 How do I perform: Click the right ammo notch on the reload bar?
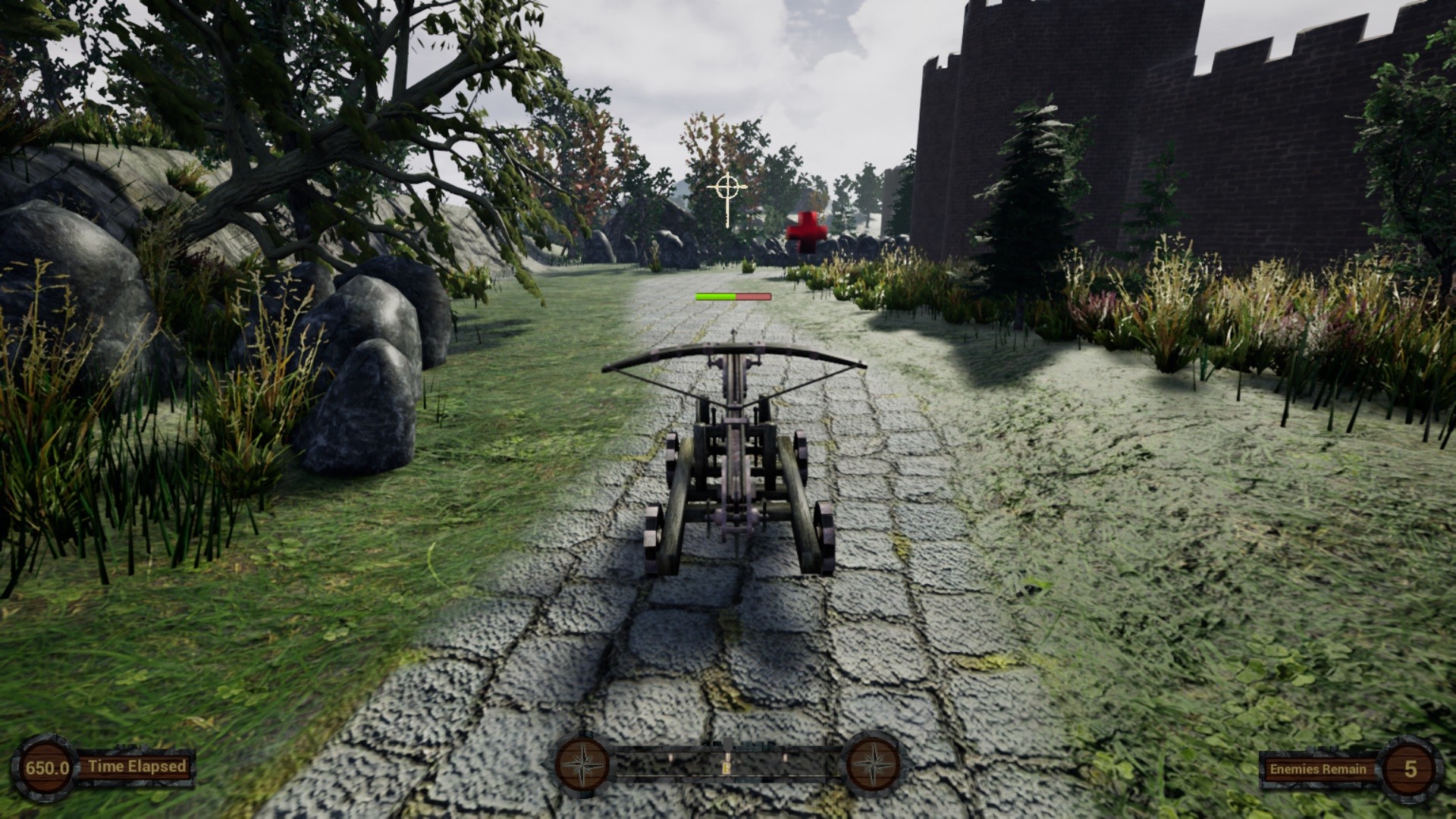[x=786, y=758]
